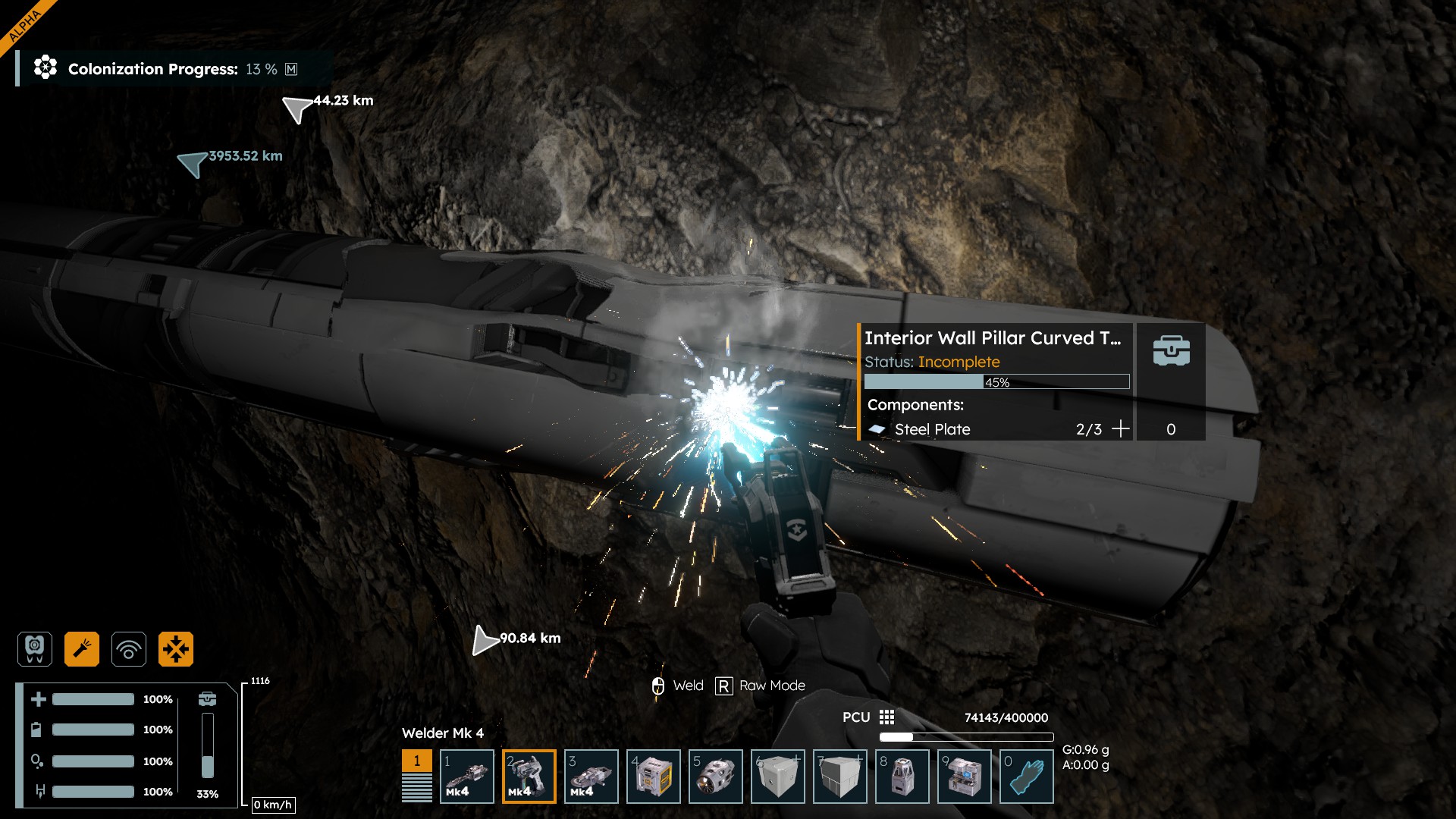
Task: Select the assembler machine block in slot 9
Action: click(965, 777)
